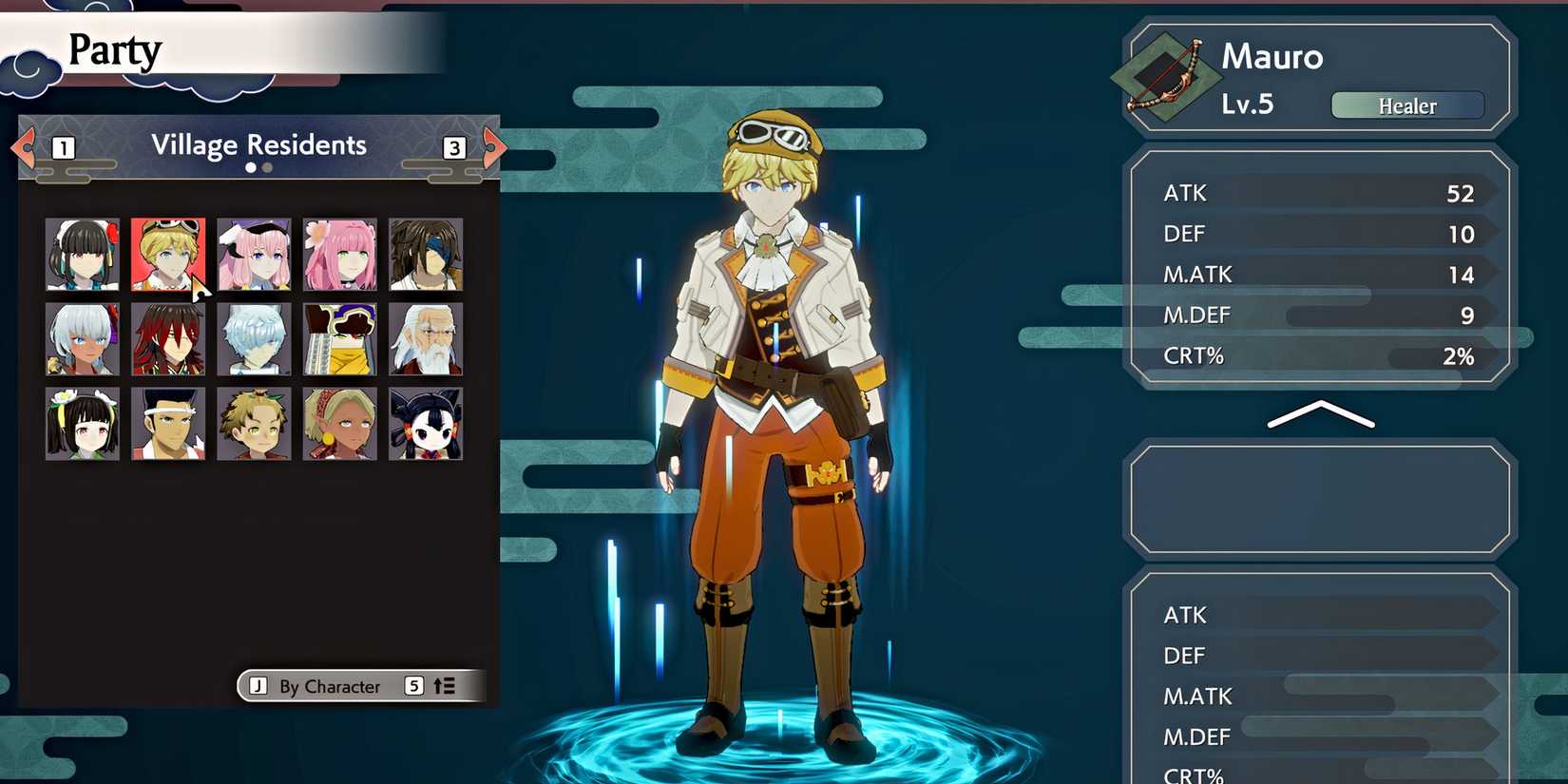This screenshot has height=784, width=1568.
Task: Toggle to the second roster page dot
Action: [x=266, y=167]
